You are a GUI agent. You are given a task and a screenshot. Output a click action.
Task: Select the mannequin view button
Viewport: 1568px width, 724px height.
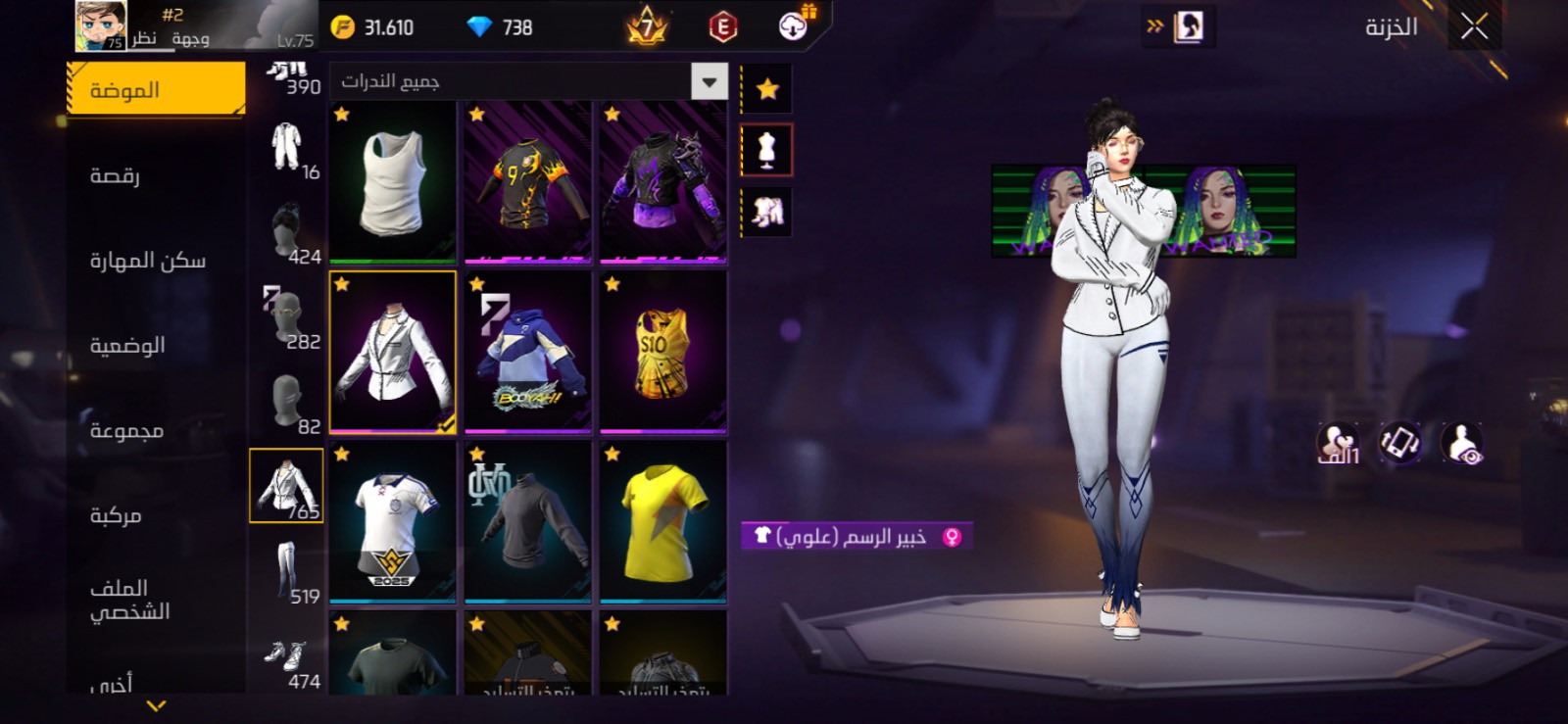(766, 150)
